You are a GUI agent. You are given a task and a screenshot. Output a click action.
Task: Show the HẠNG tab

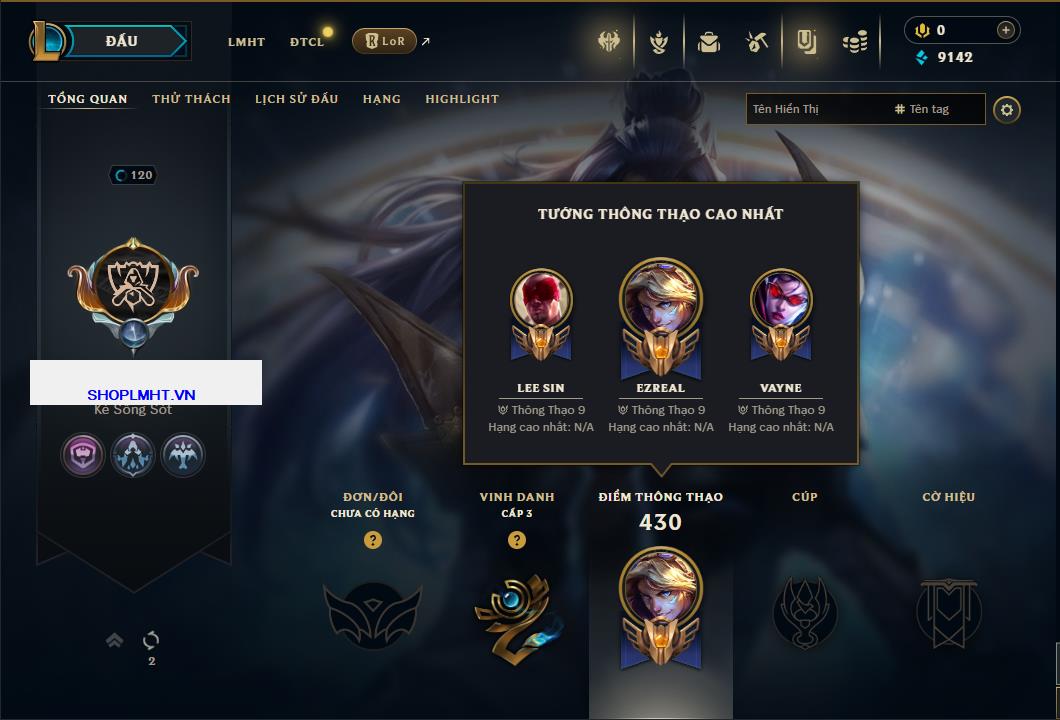point(381,99)
